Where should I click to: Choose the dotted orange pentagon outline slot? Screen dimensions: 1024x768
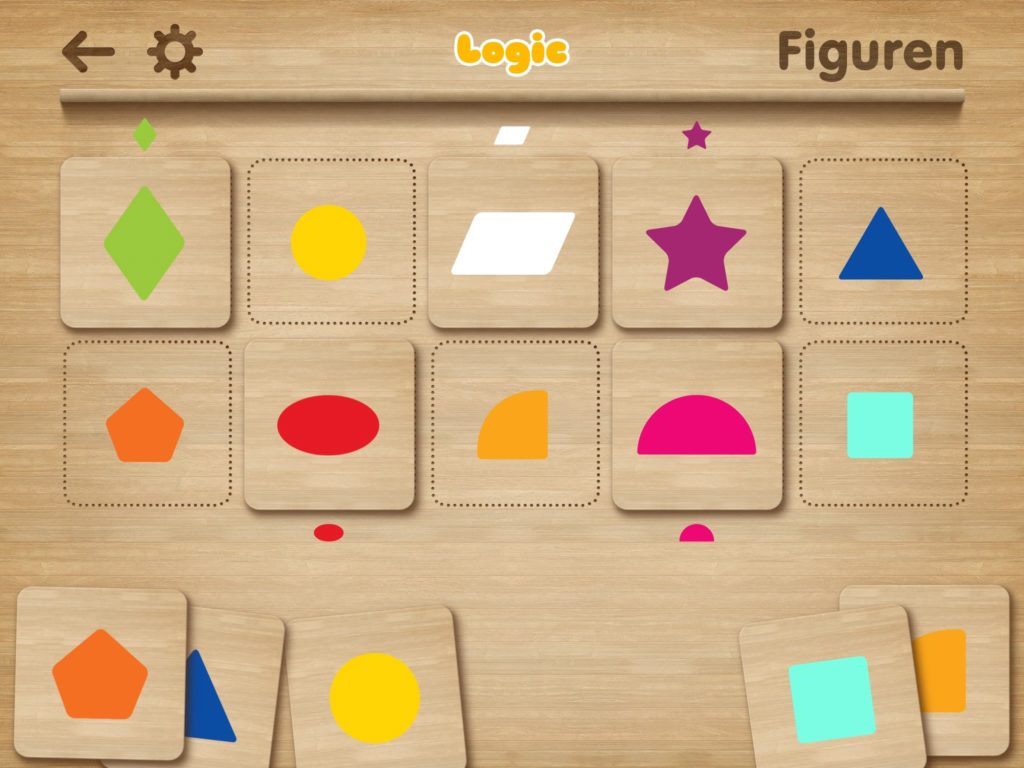[146, 425]
